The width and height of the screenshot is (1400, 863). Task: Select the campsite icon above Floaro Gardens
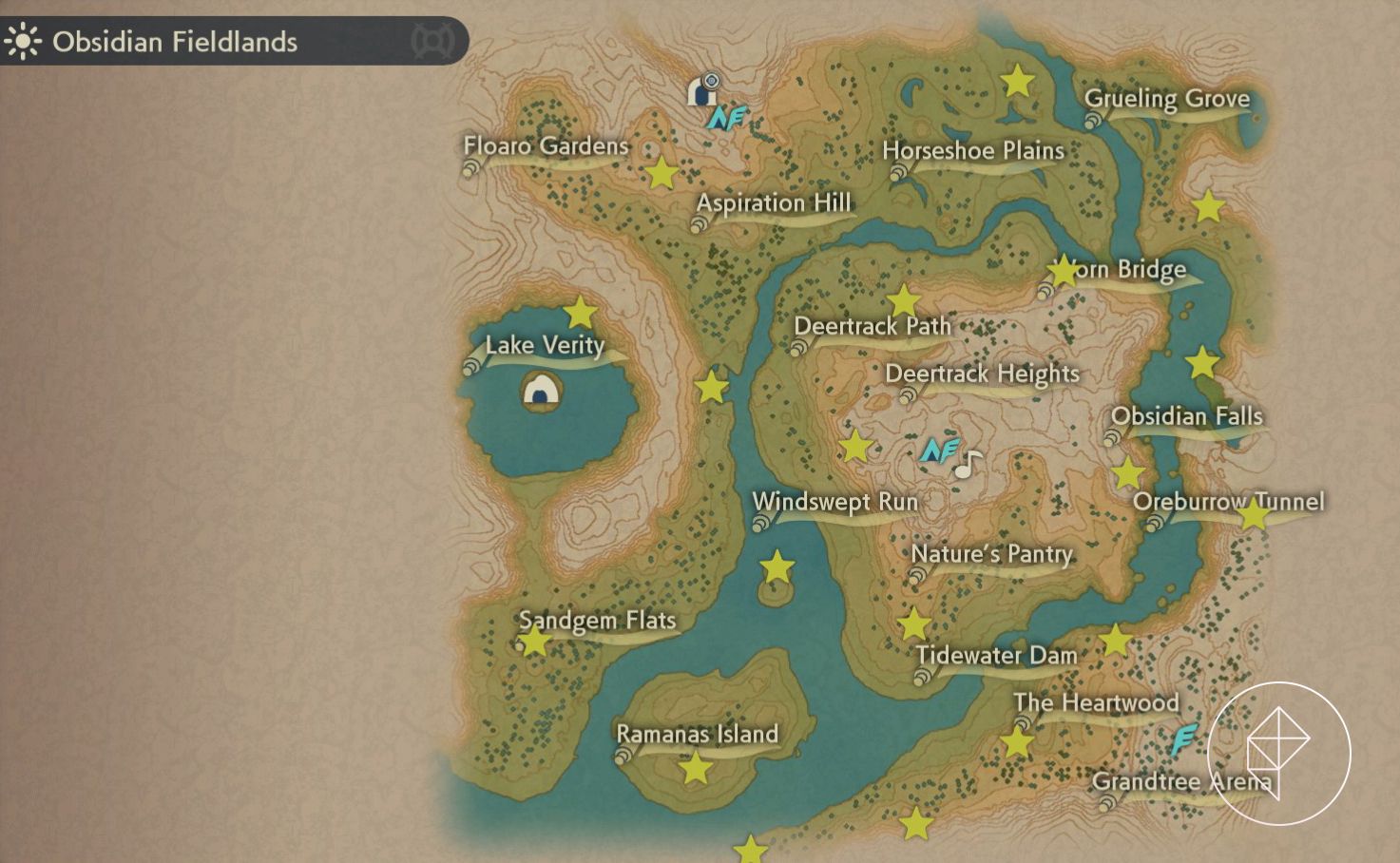pyautogui.click(x=702, y=90)
